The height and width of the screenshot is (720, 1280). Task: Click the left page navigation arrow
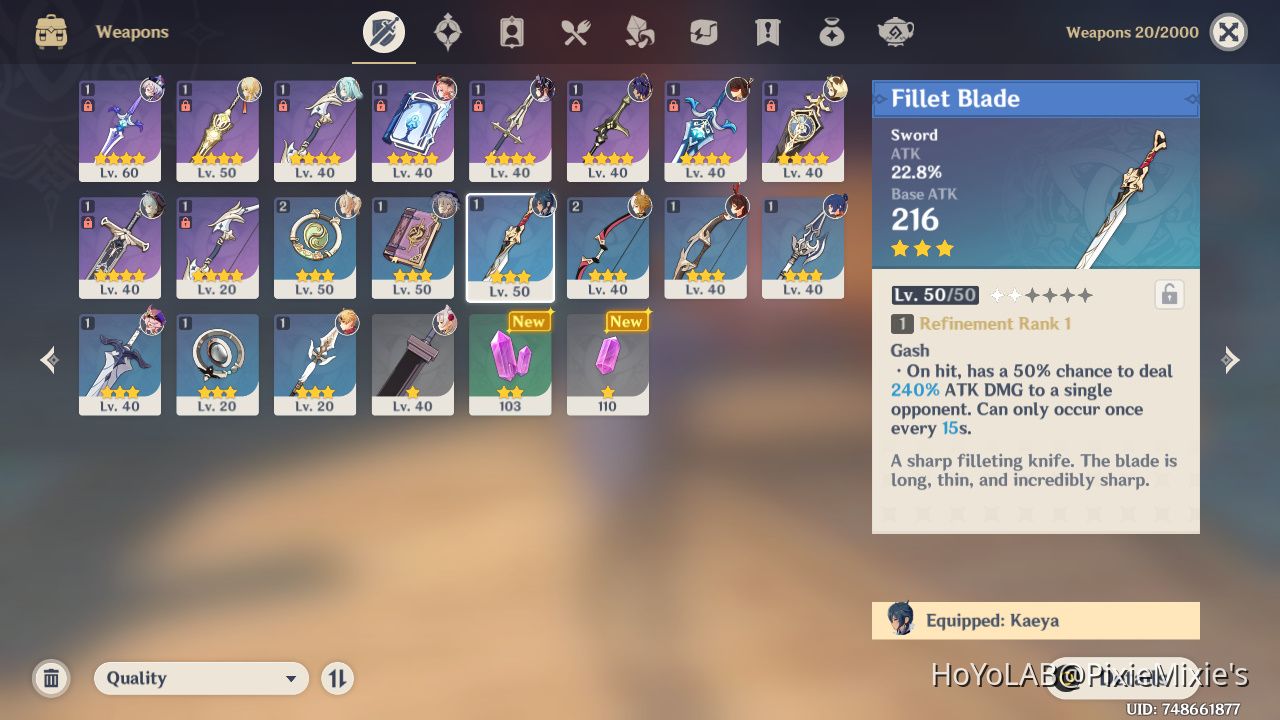[48, 360]
